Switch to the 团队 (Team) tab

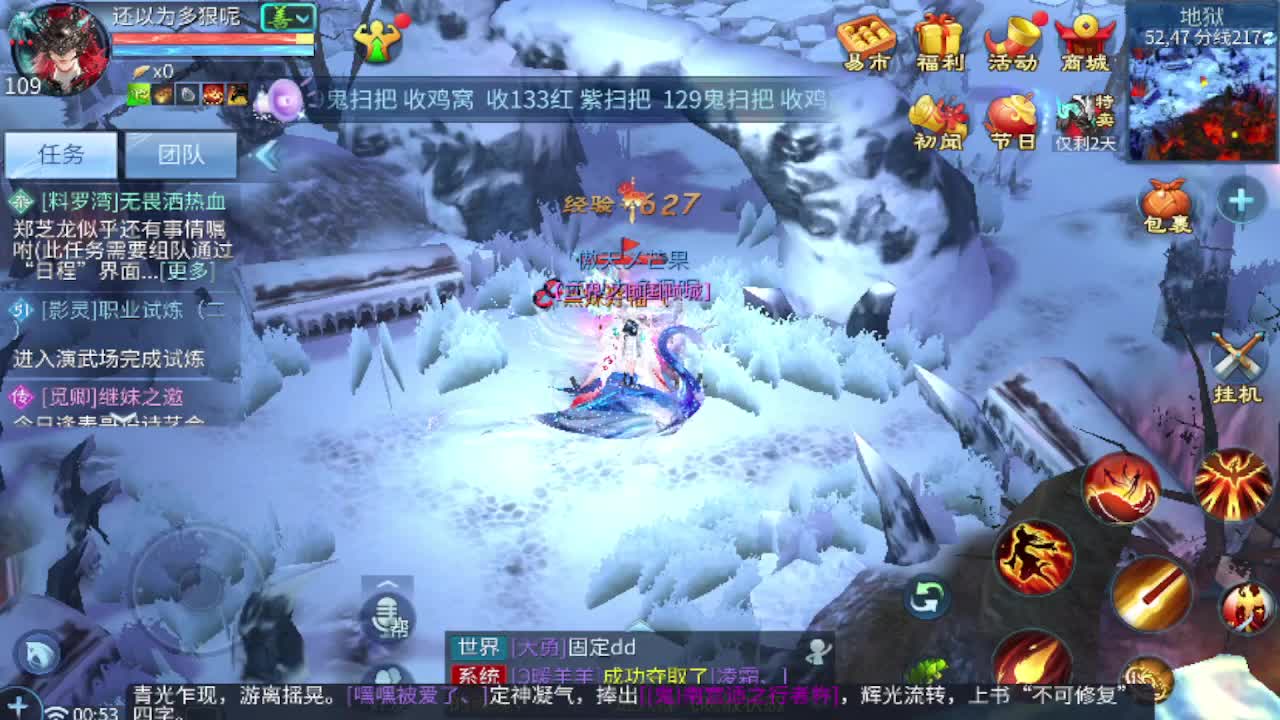click(182, 153)
